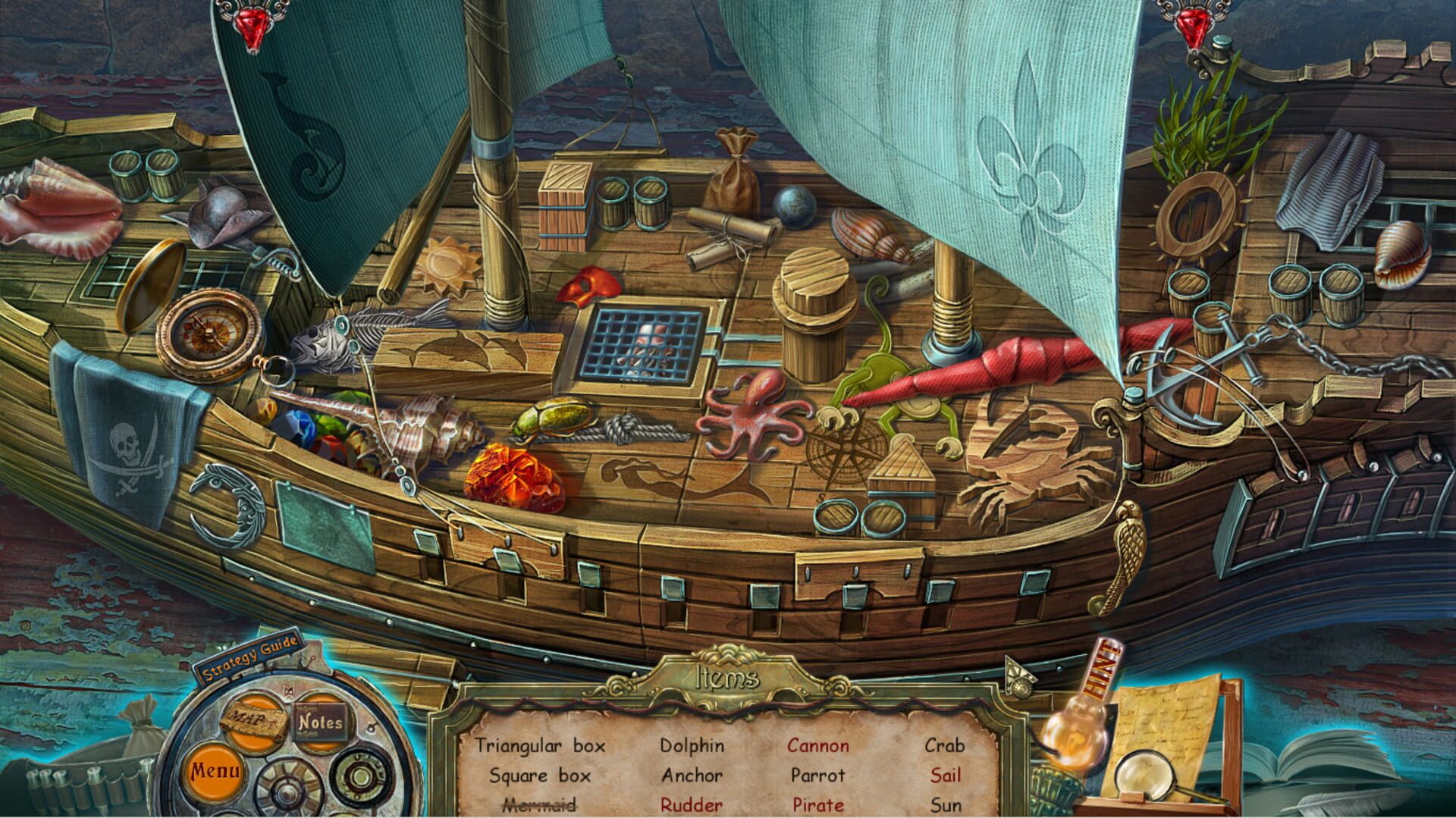1456x818 pixels.
Task: Click "Cannon" in the Items list
Action: [x=819, y=746]
